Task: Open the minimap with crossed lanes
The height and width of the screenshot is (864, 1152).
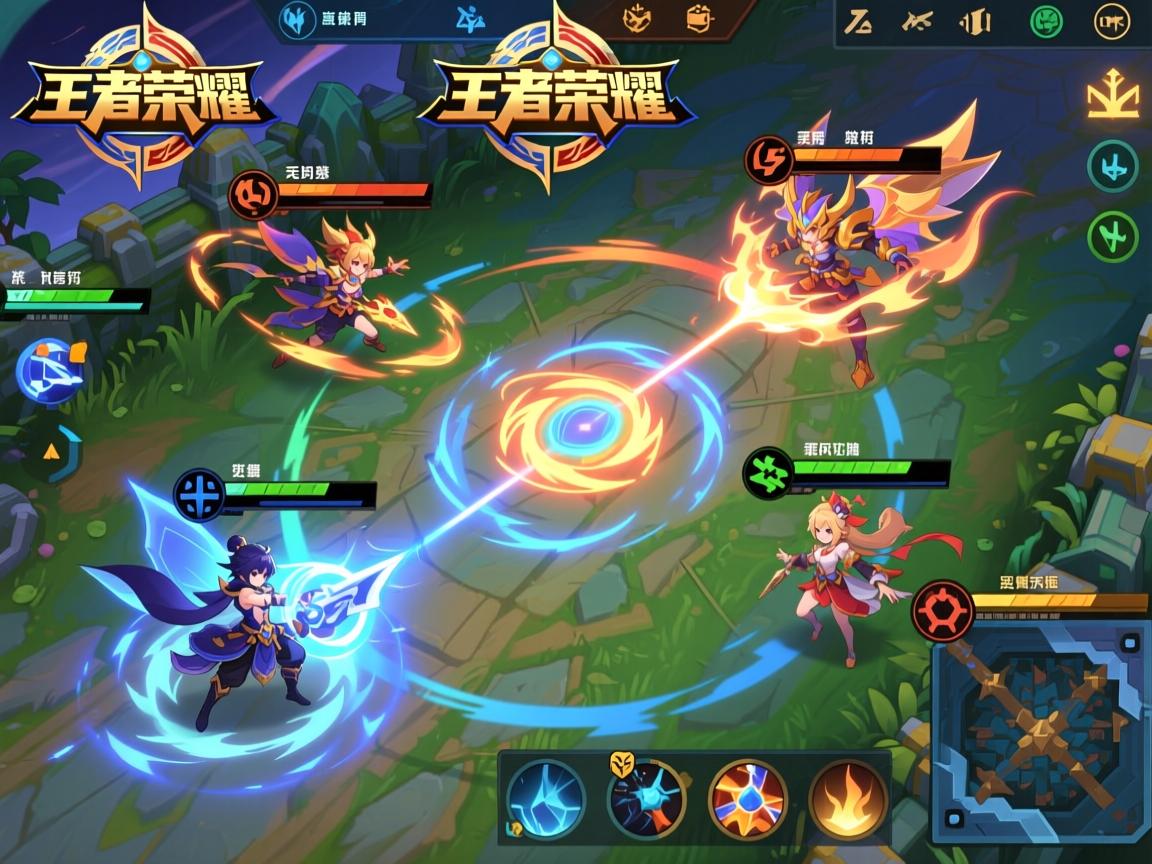Action: pos(1040,729)
